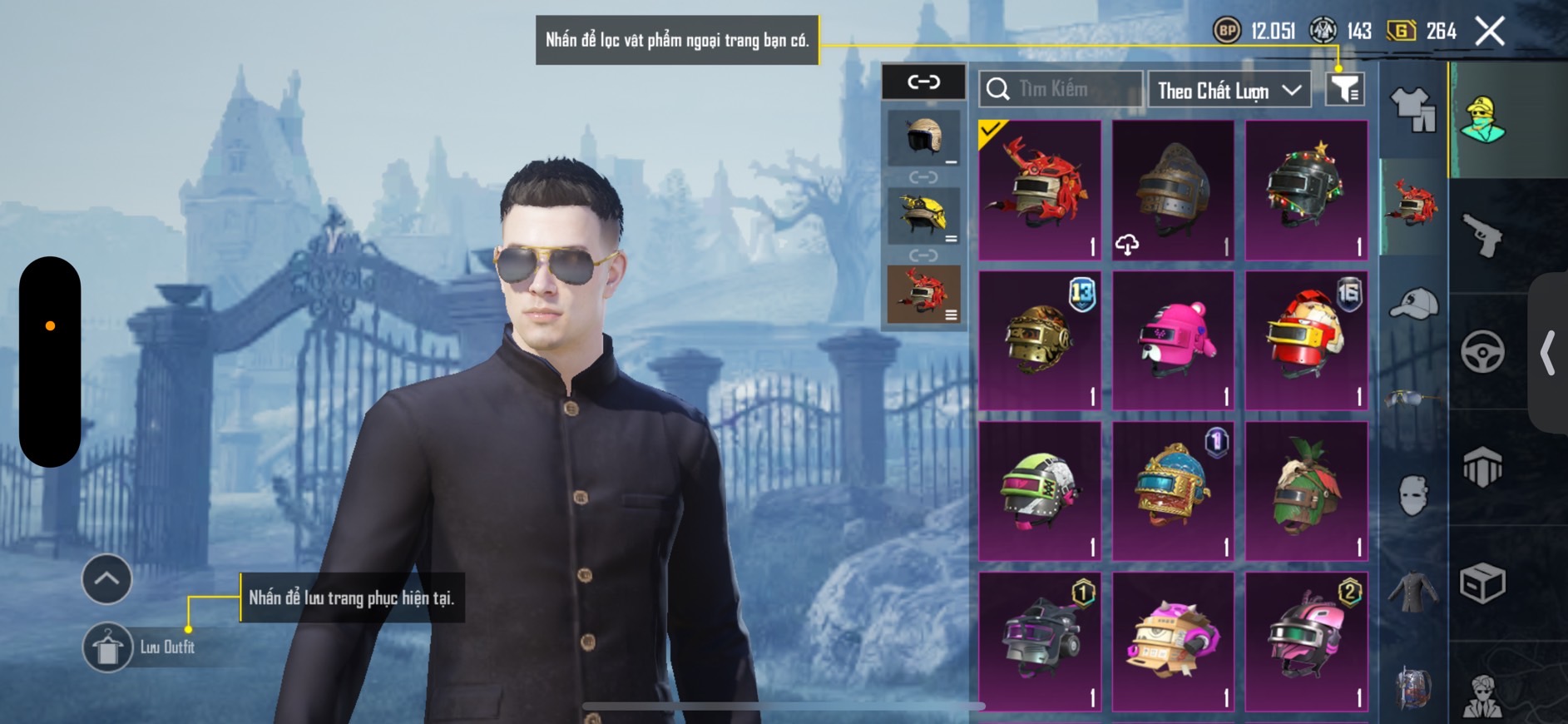Switch to the face mask category
Image resolution: width=1568 pixels, height=724 pixels.
coord(1413,495)
